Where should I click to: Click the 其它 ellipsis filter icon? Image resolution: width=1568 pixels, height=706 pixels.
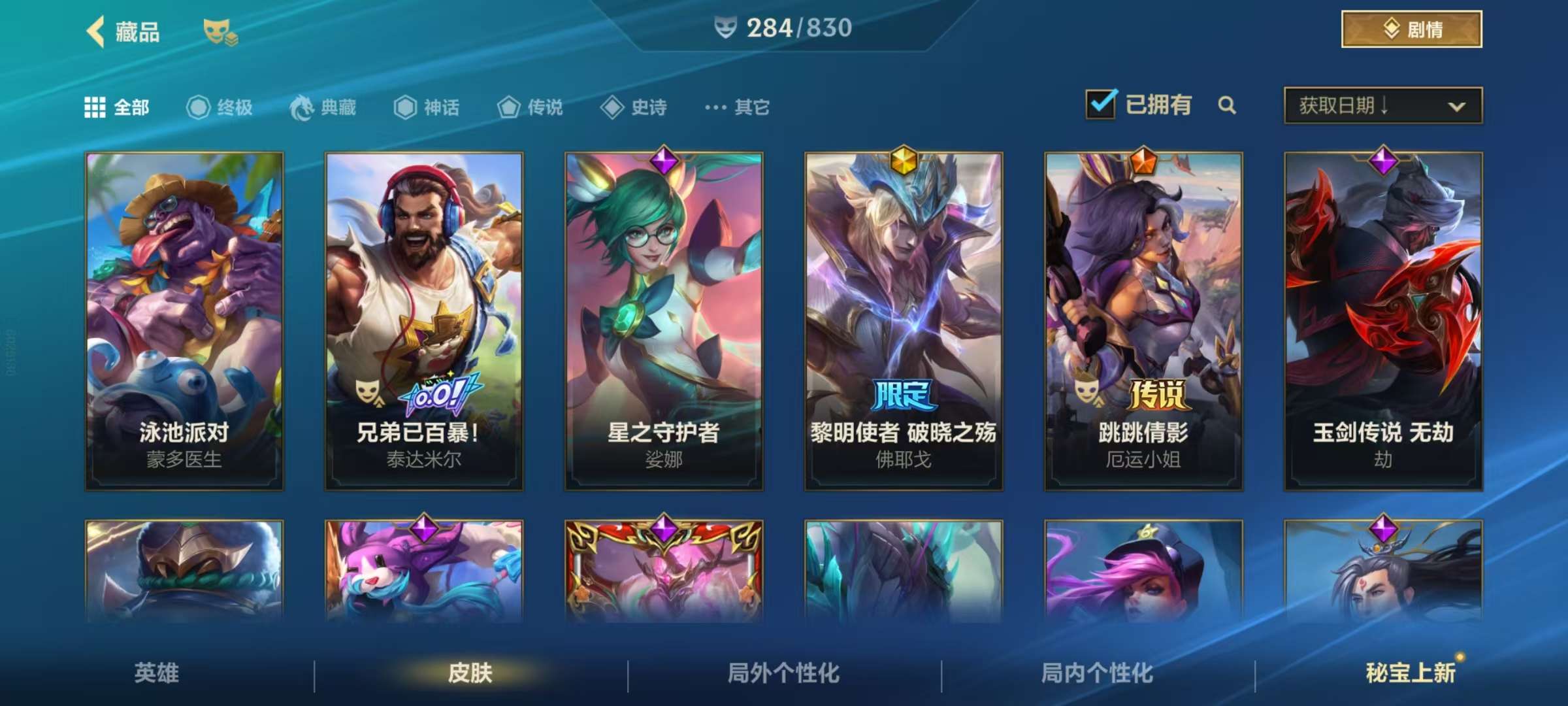coord(715,108)
